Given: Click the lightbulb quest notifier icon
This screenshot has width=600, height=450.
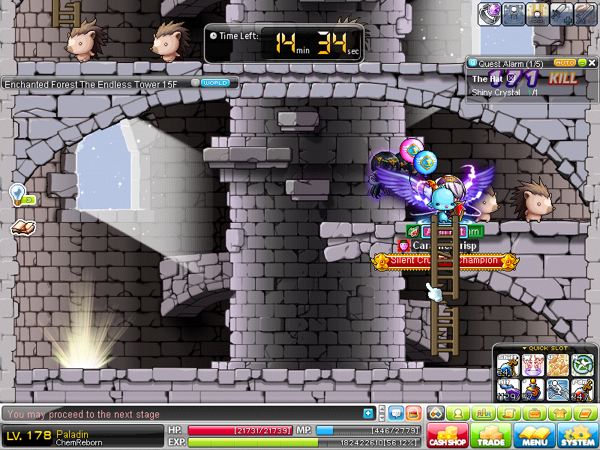Looking at the screenshot, I should tap(17, 192).
